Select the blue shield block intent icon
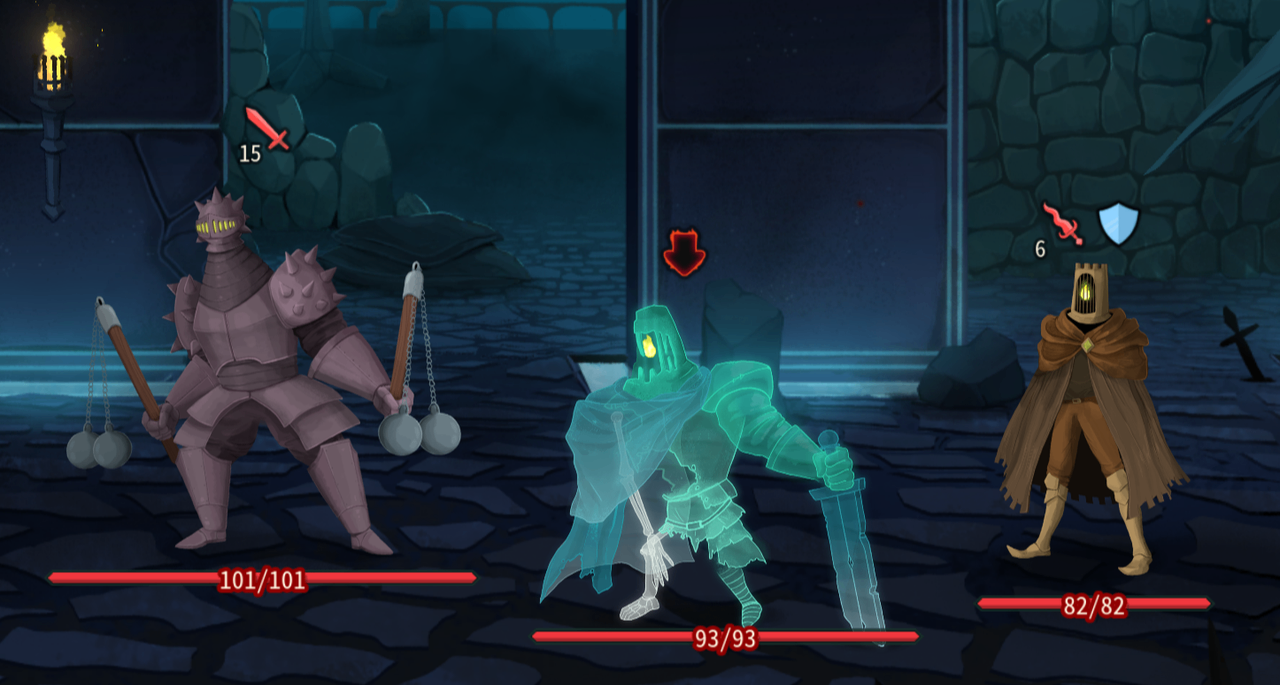The width and height of the screenshot is (1280, 685). tap(1117, 223)
